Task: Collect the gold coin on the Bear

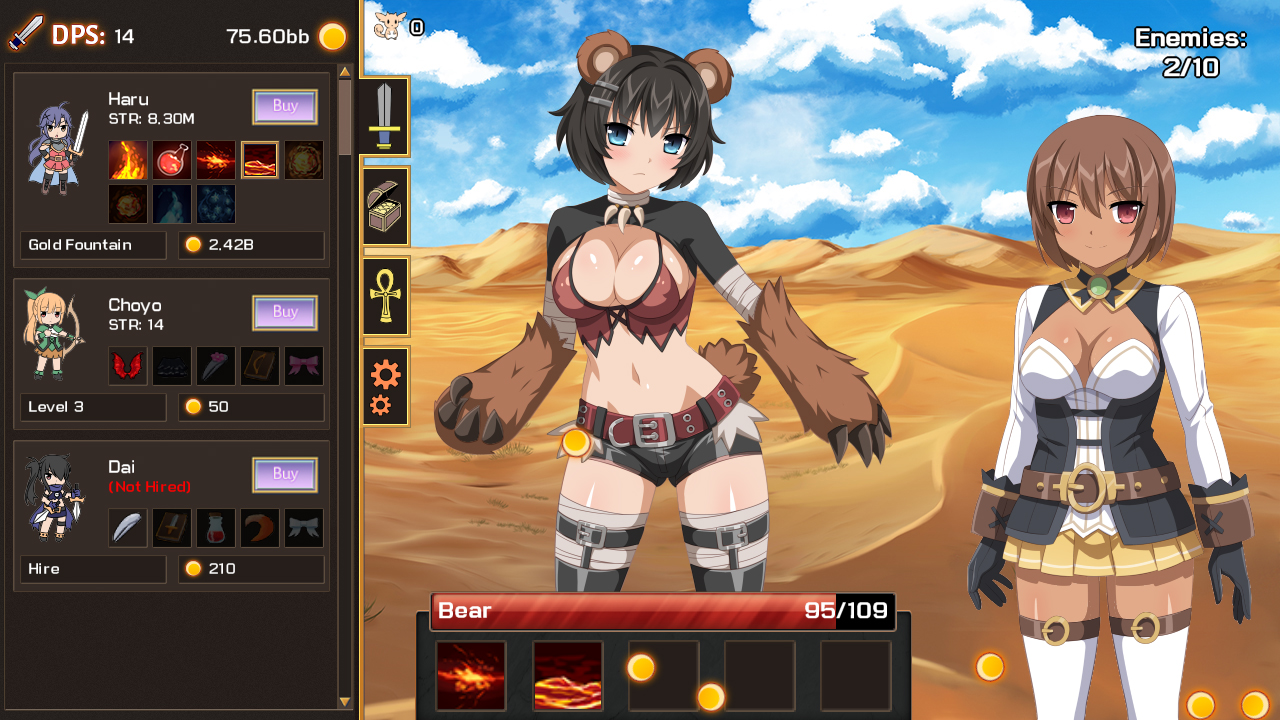Action: [x=578, y=442]
